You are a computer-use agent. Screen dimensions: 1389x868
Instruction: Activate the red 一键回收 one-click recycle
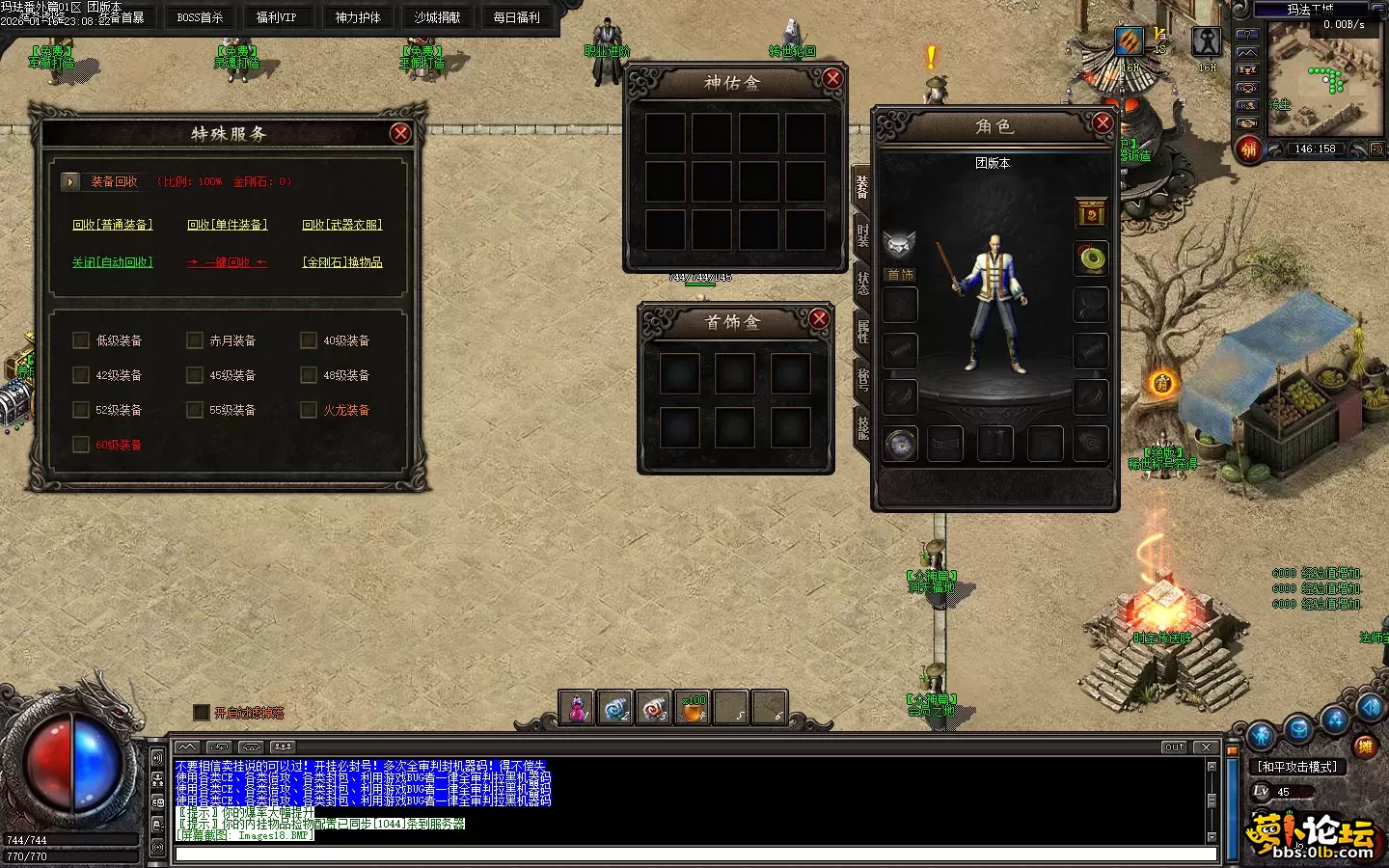pos(227,262)
